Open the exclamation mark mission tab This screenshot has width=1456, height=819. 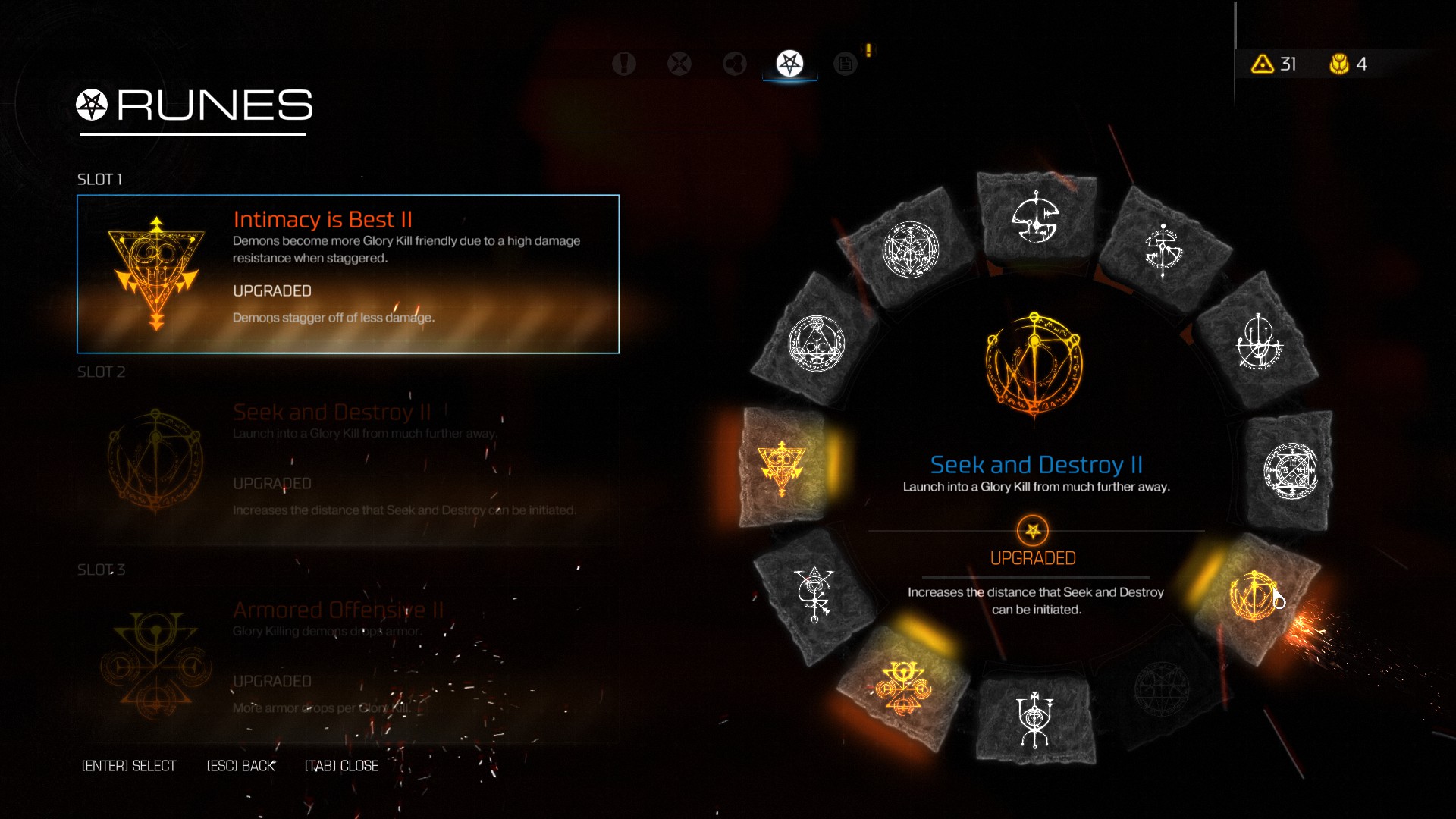pos(623,64)
